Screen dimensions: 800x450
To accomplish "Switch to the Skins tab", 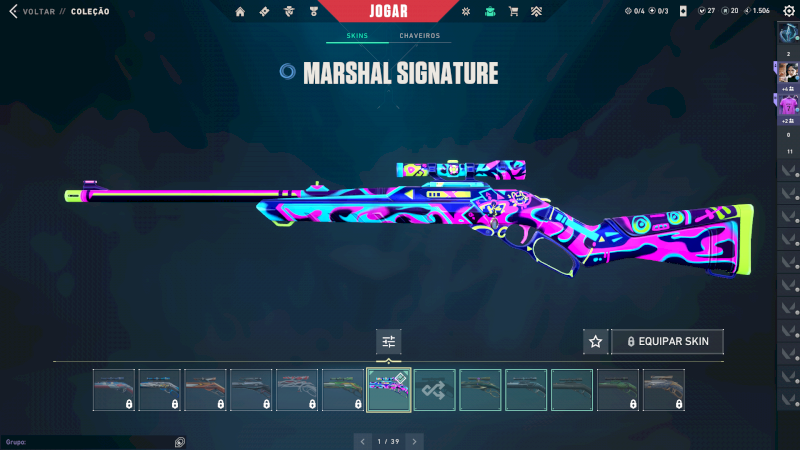I will tap(357, 36).
